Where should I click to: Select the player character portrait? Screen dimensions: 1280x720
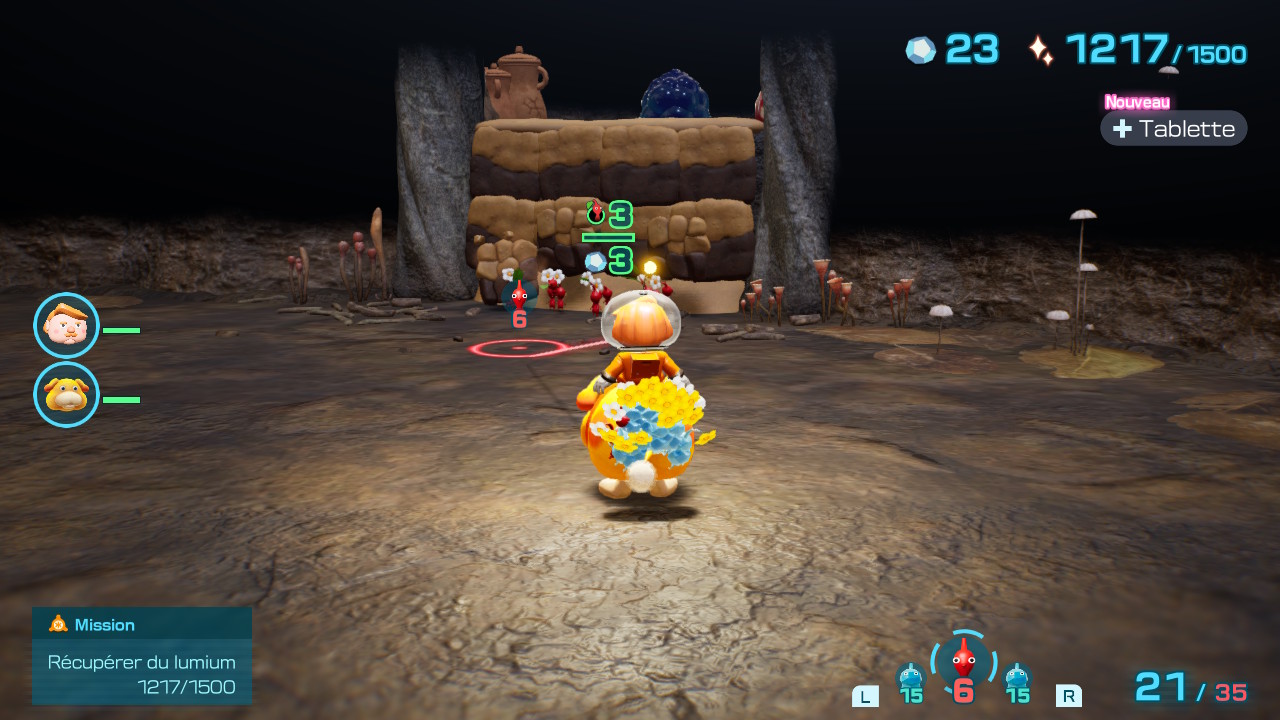[66, 326]
